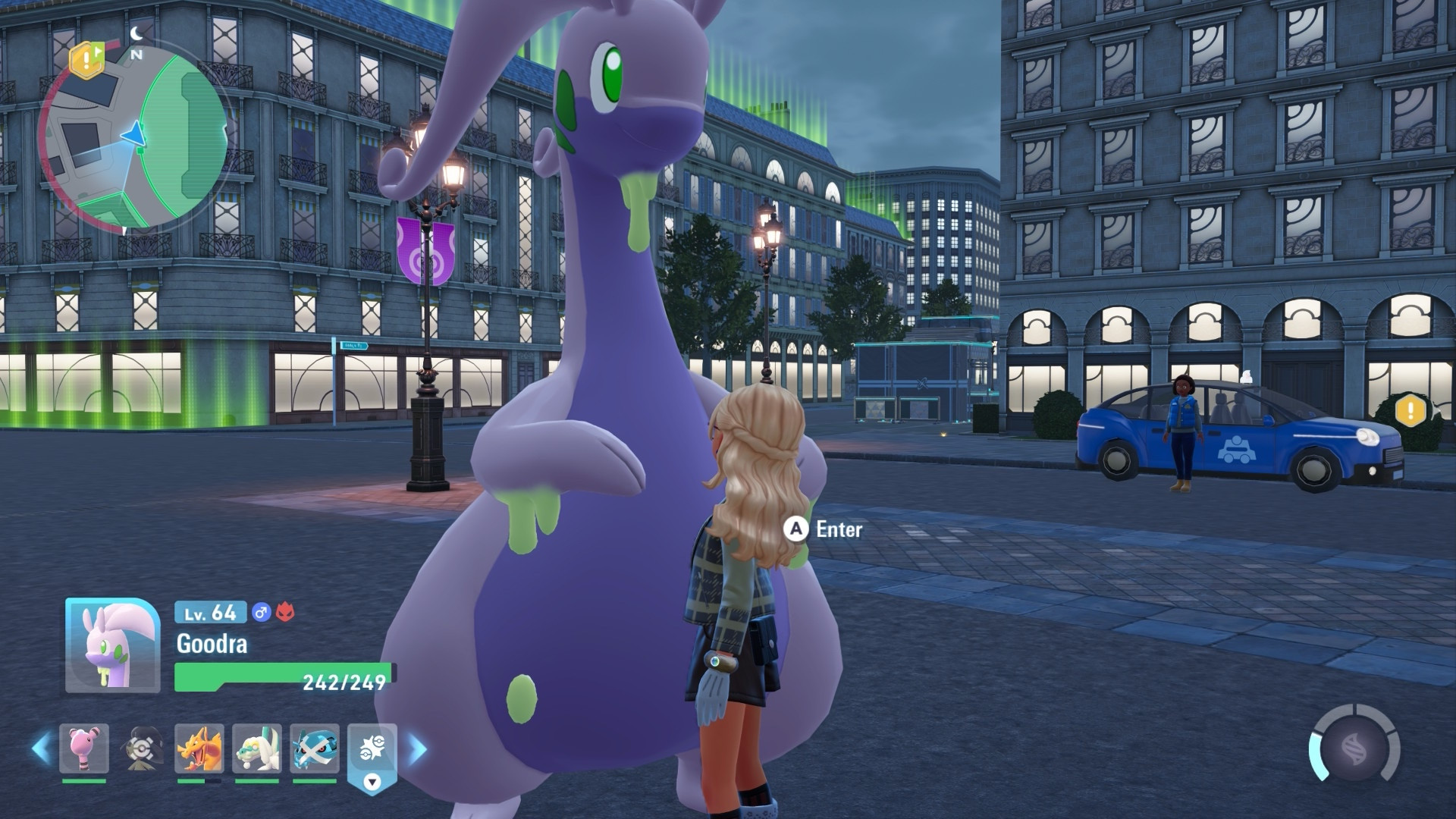Select the yellow exclamation objective marker
The image size is (1456, 819).
[x=1411, y=410]
